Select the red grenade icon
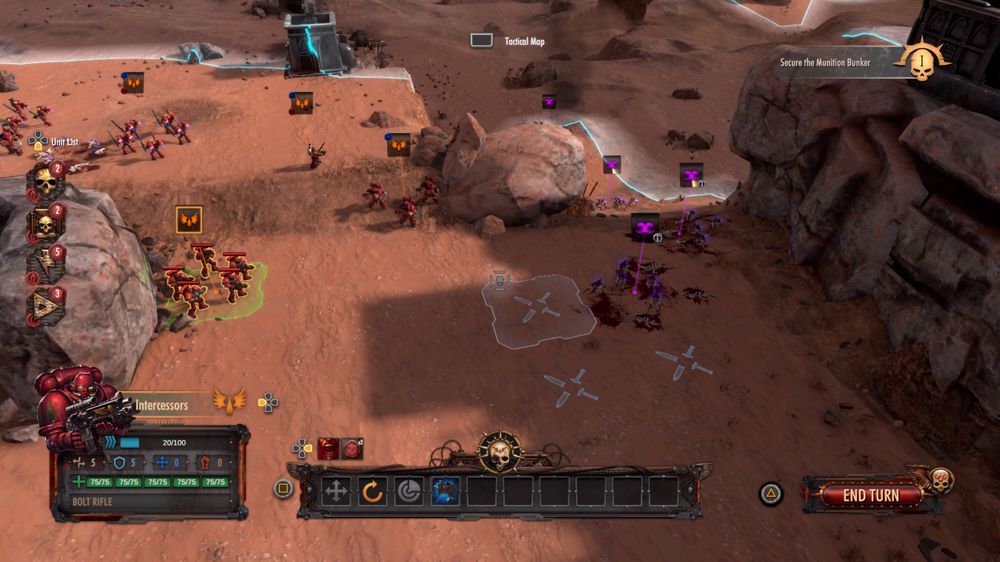This screenshot has height=562, width=1000. (x=352, y=449)
